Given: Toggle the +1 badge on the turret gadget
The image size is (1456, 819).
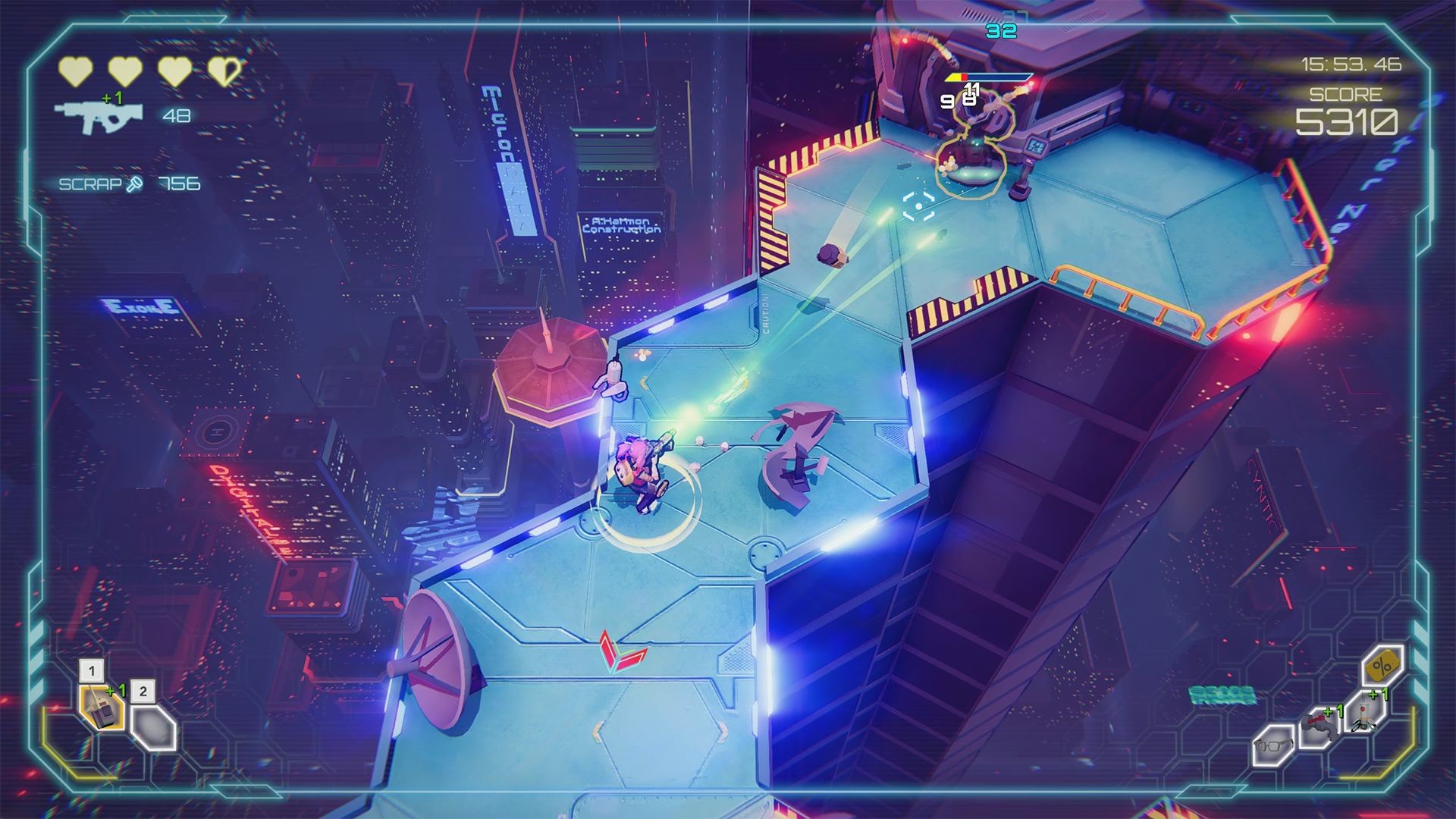Looking at the screenshot, I should [117, 691].
